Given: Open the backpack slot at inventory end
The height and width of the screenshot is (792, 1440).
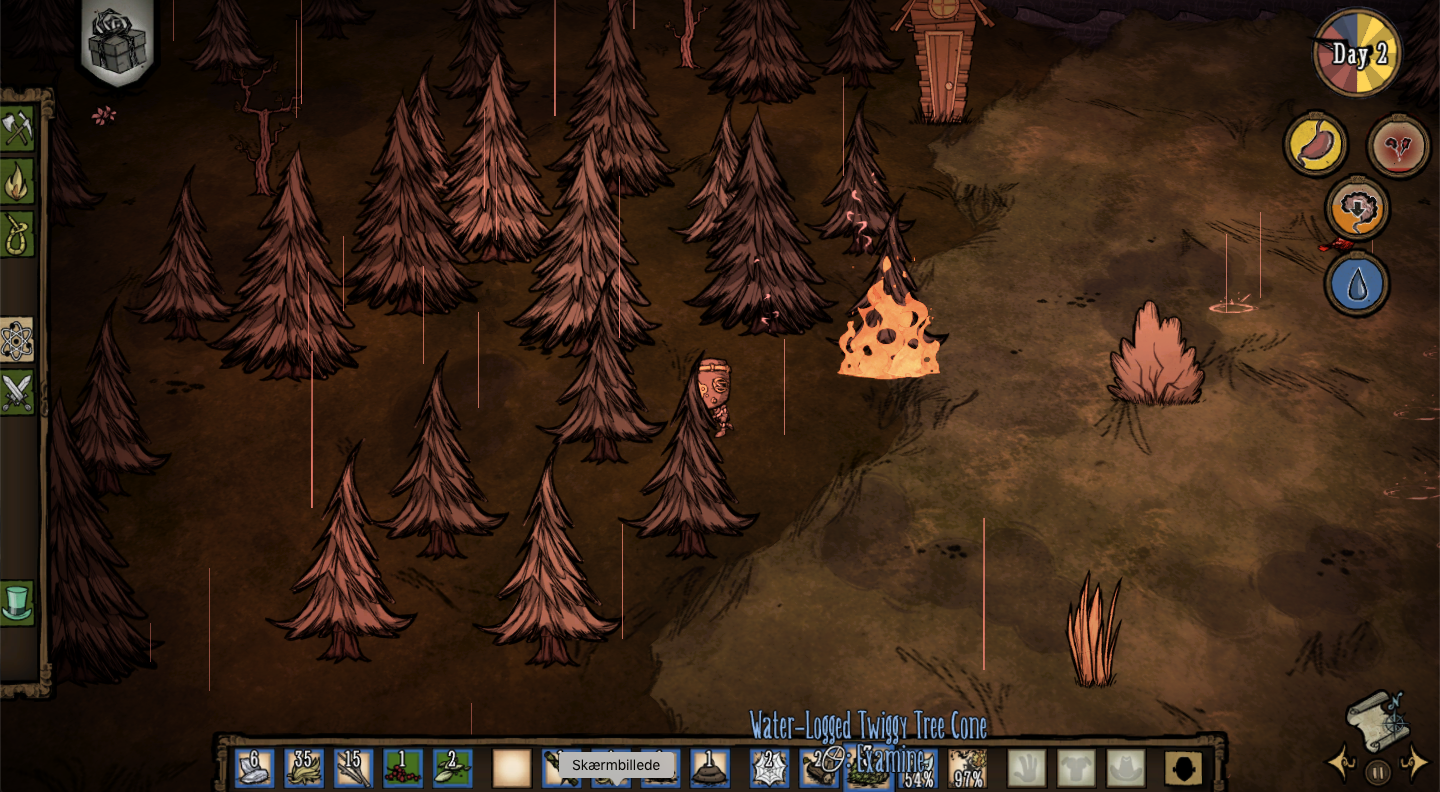Looking at the screenshot, I should pos(1184,768).
